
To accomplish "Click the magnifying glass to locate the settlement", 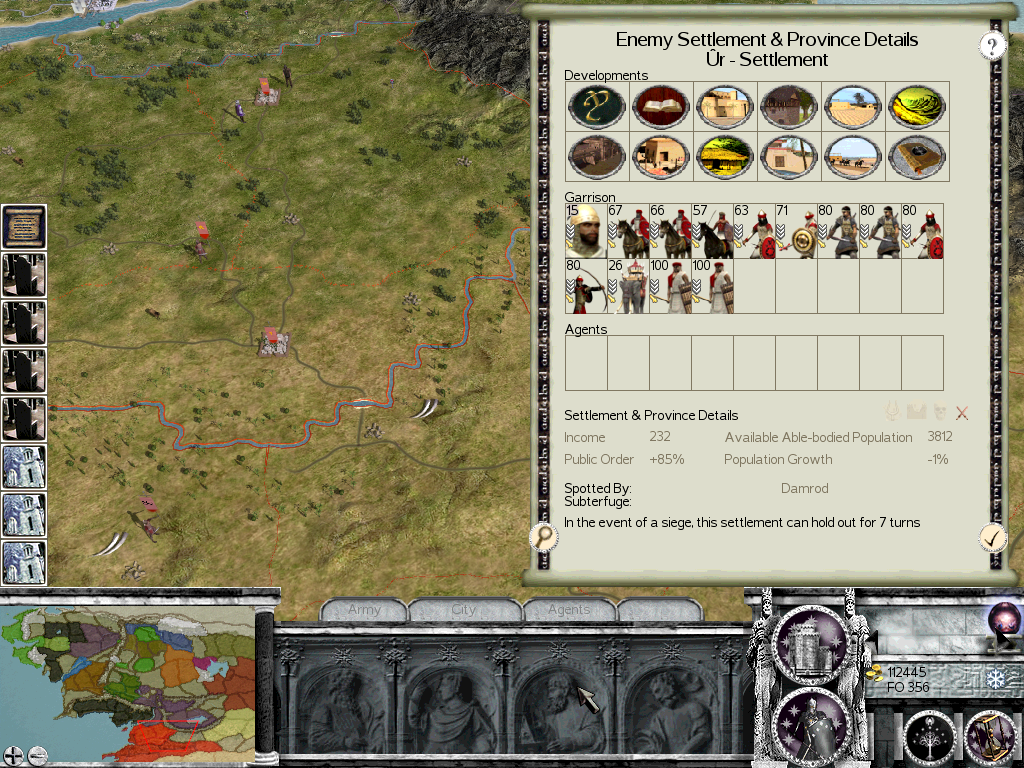I will click(544, 538).
